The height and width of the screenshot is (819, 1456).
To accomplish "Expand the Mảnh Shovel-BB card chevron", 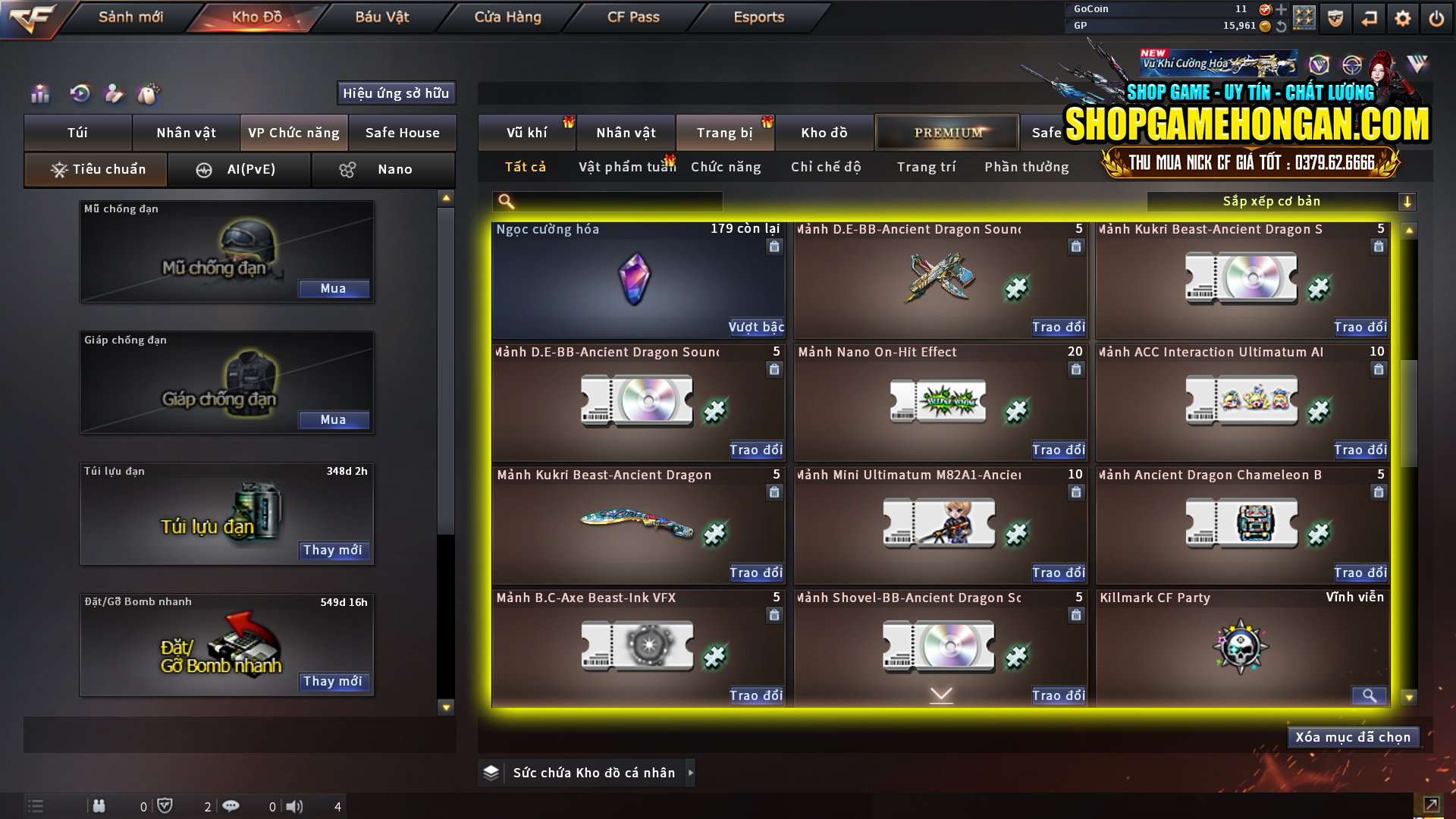I will (940, 694).
